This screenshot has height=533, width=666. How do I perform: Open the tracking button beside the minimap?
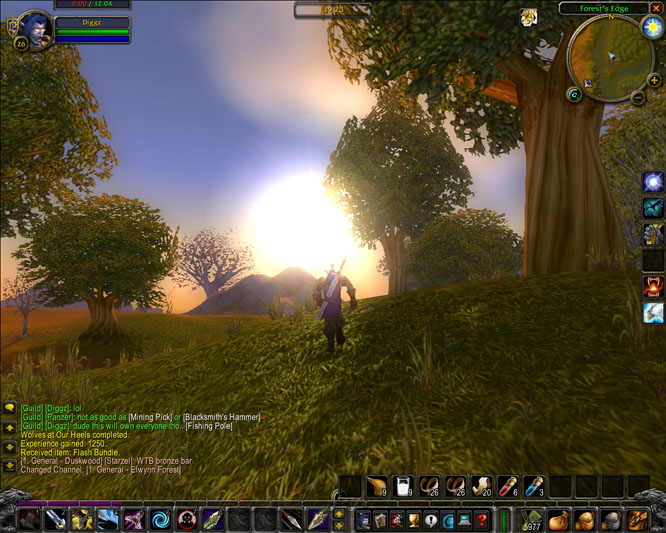[575, 94]
